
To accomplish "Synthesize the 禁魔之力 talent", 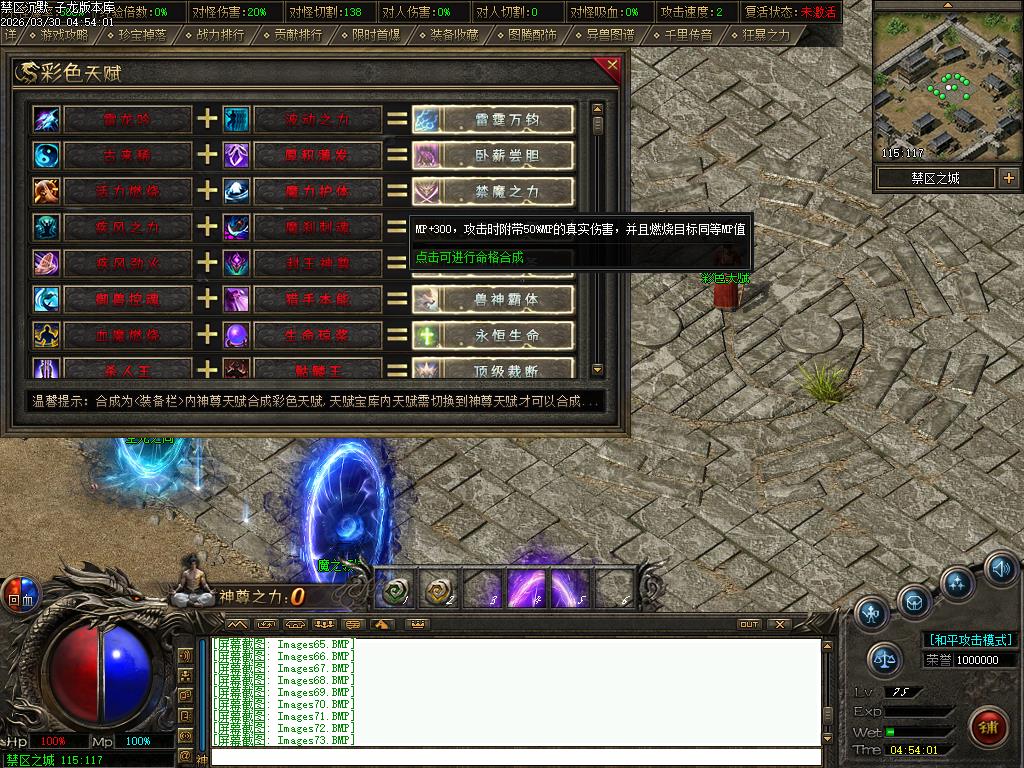I will (x=506, y=191).
